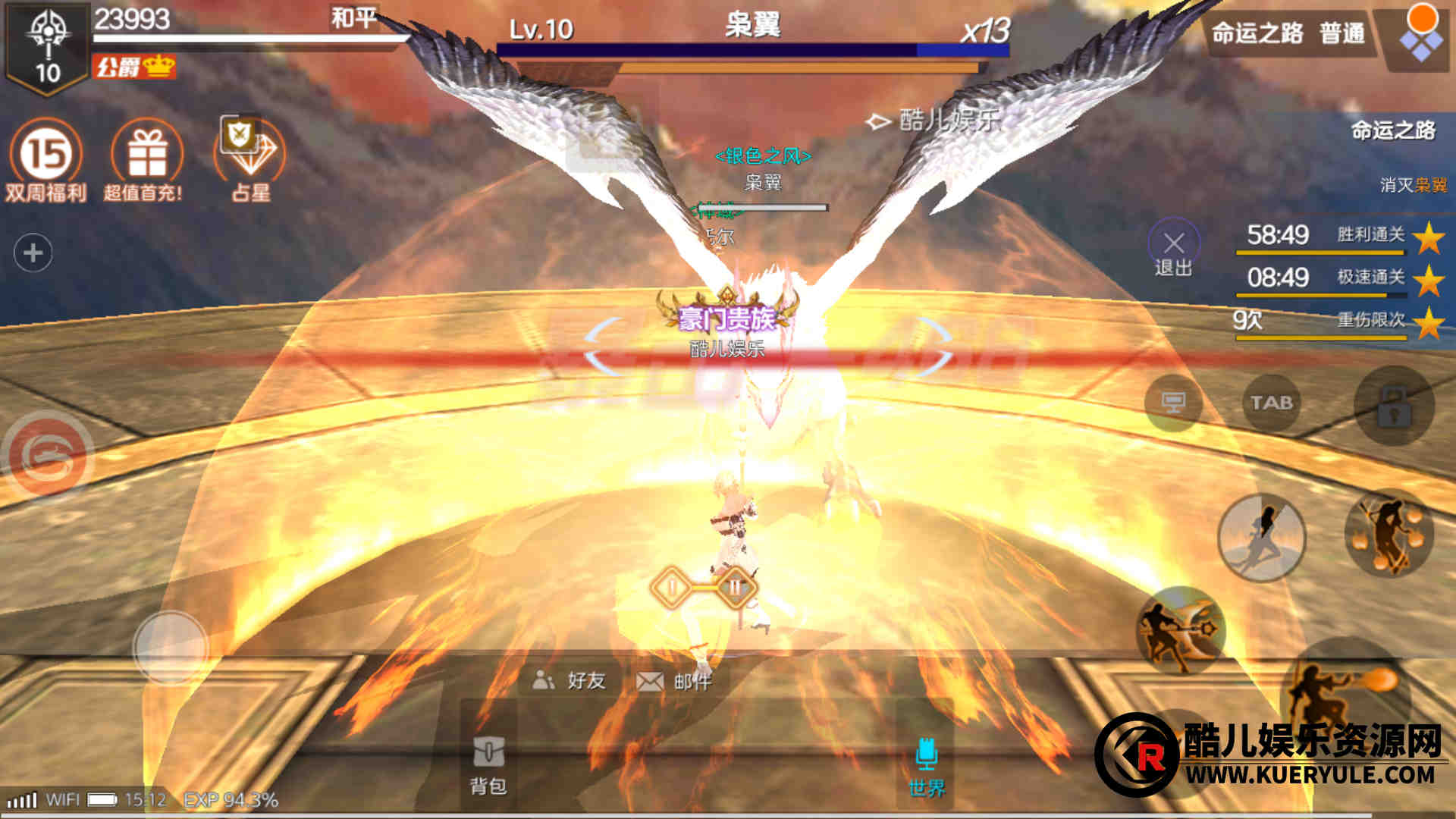Viewport: 1456px width, 819px height.
Task: Click the level 10 class emblem portrait
Action: [47, 47]
